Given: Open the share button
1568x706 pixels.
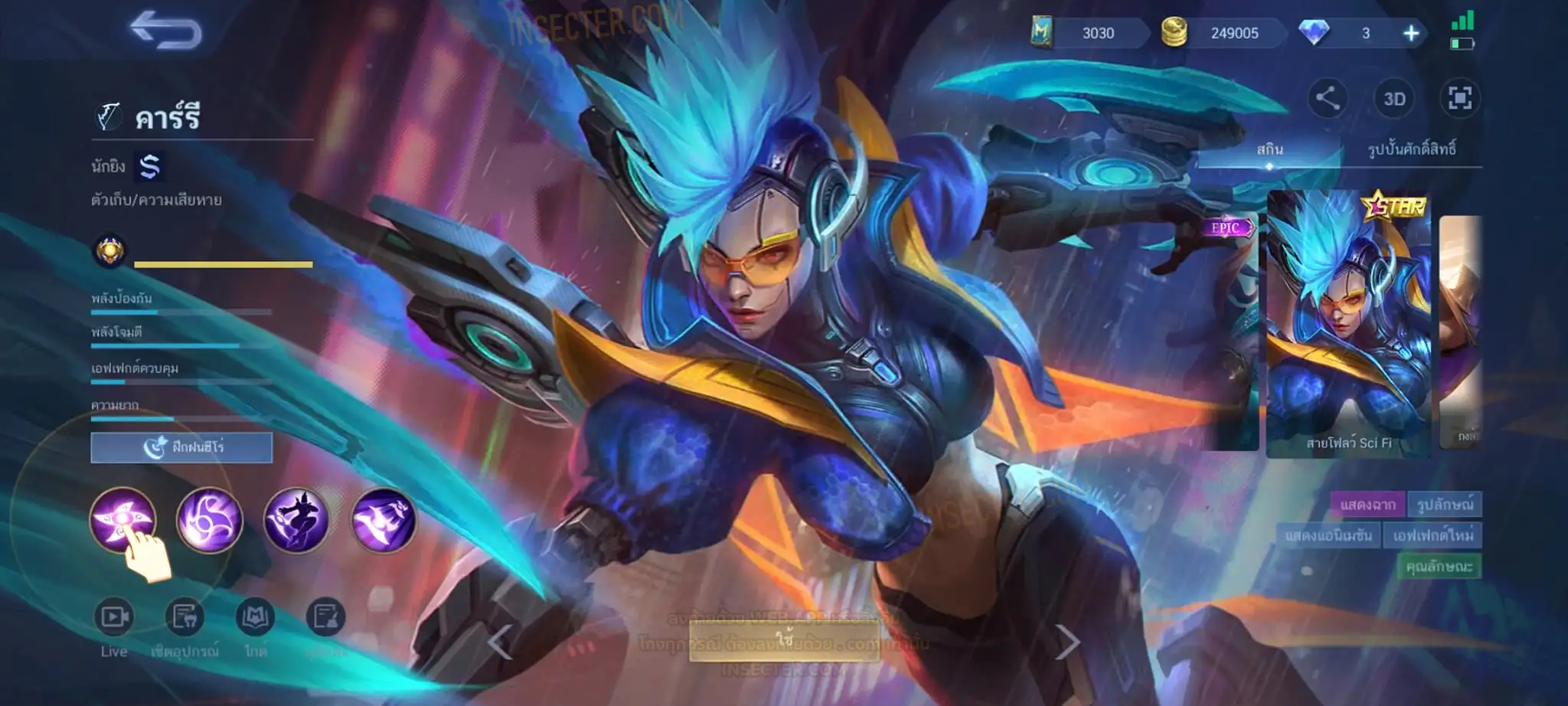Looking at the screenshot, I should (x=1327, y=98).
